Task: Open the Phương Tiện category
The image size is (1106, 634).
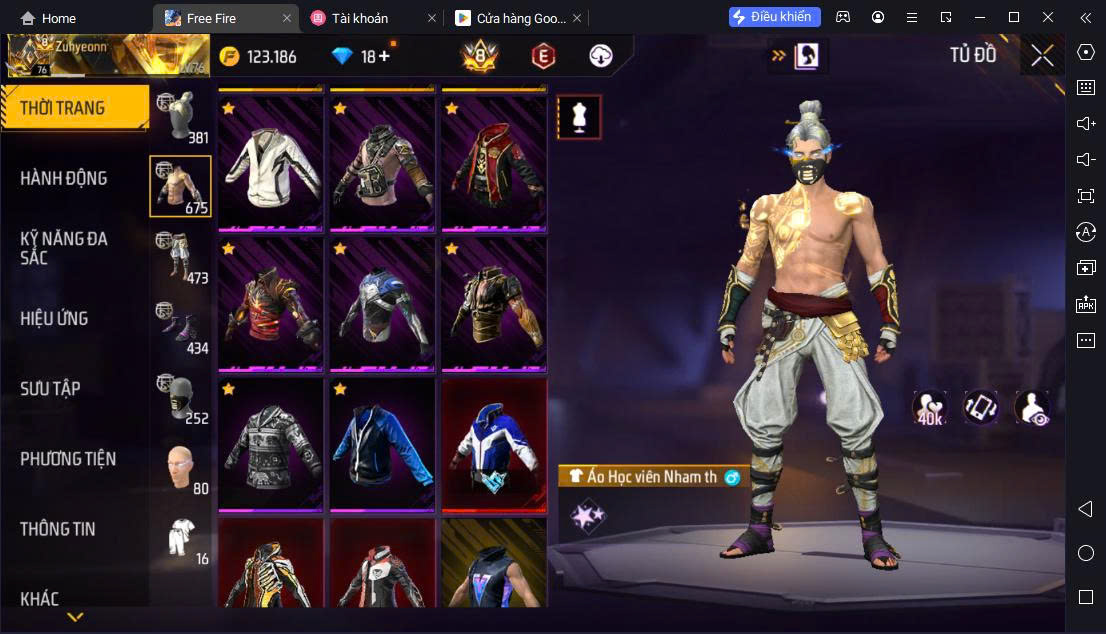Action: click(x=68, y=459)
